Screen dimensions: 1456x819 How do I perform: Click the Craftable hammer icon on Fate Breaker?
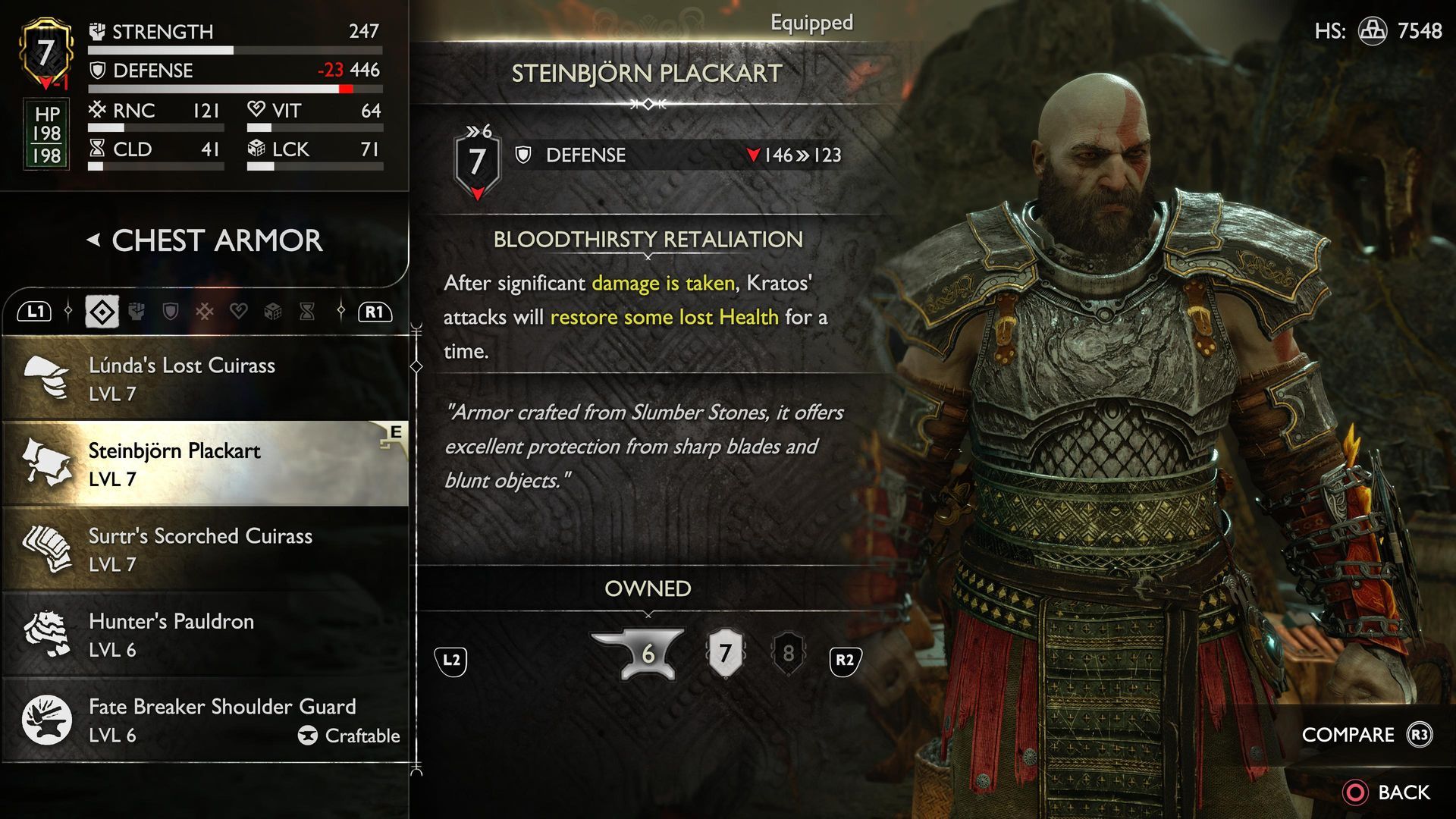(309, 736)
